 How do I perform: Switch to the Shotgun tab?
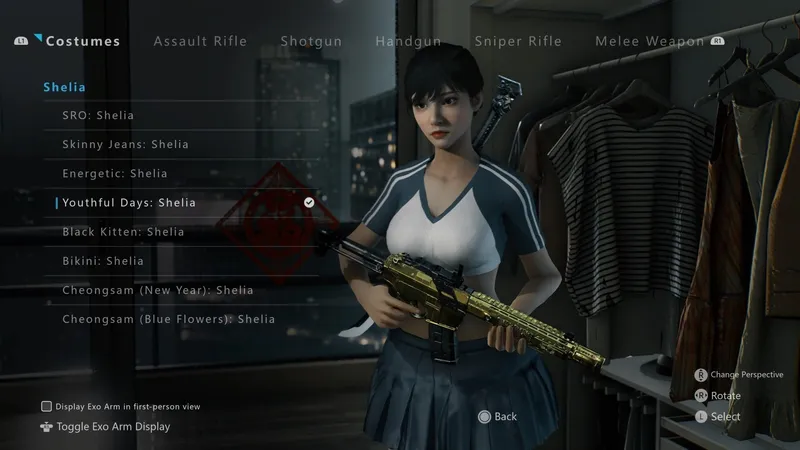[311, 41]
